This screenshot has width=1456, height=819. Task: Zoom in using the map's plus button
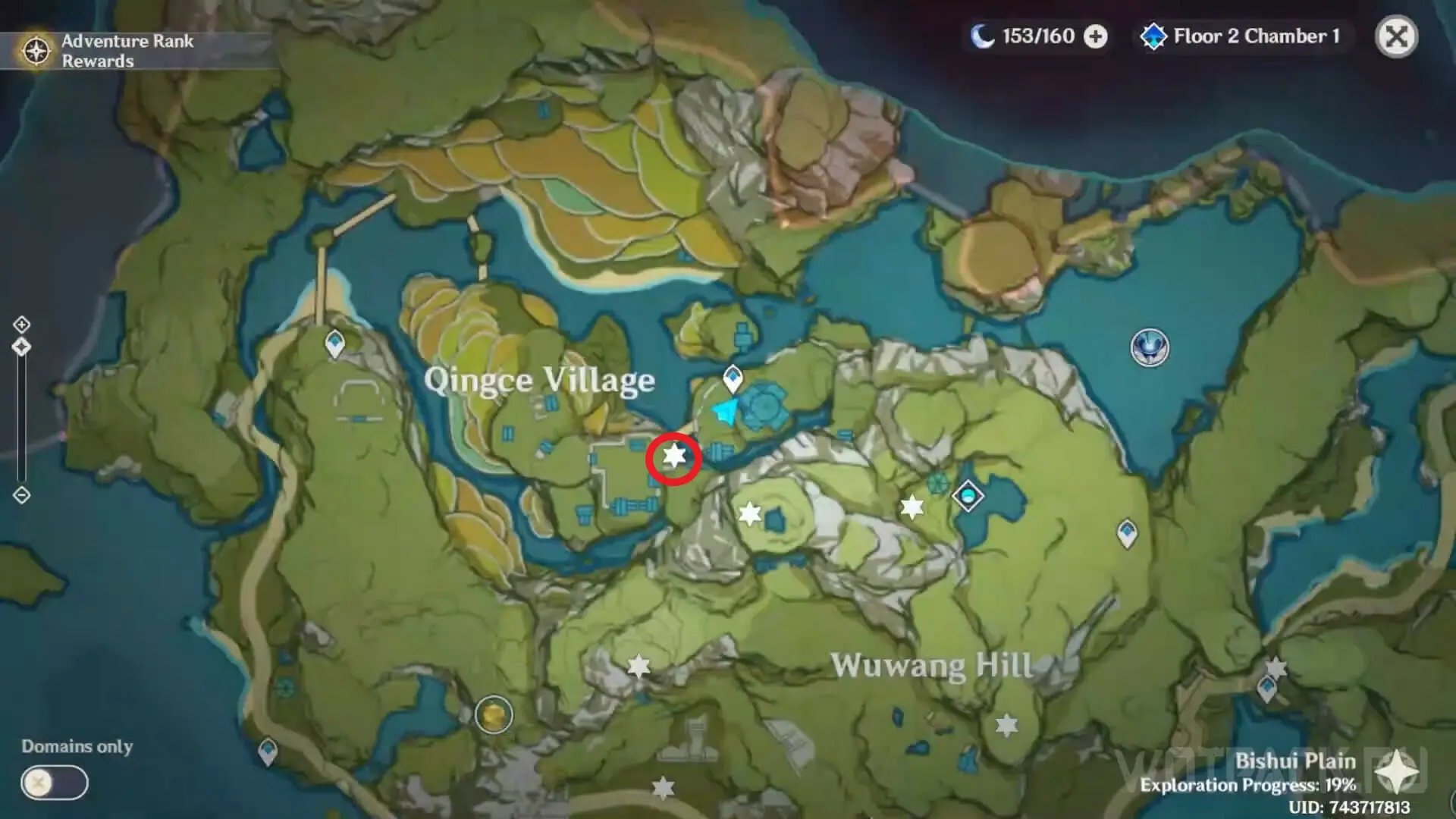coord(21,325)
